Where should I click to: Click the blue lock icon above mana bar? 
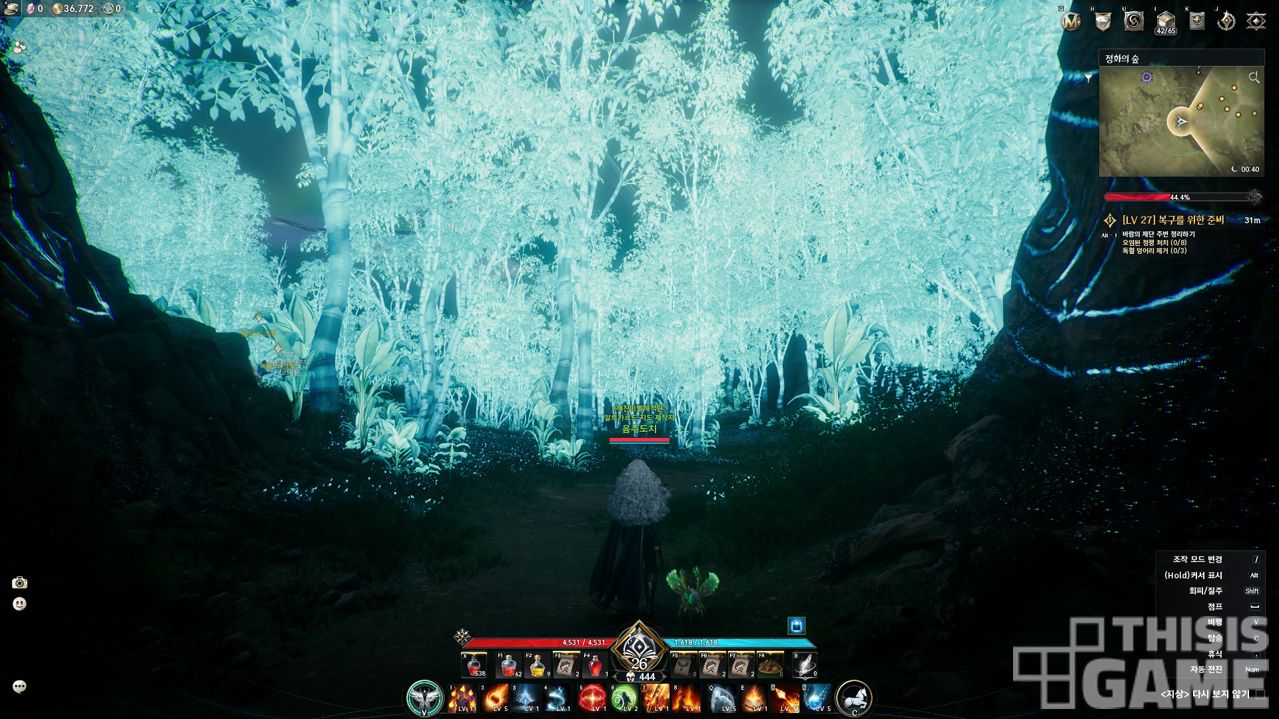pyautogui.click(x=796, y=625)
